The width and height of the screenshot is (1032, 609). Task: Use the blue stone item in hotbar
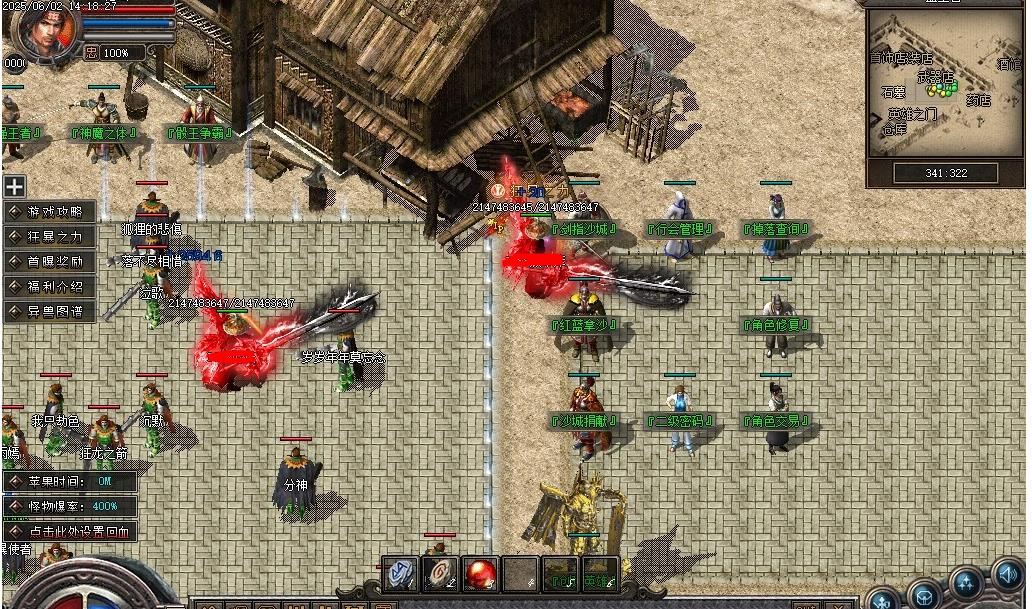pyautogui.click(x=402, y=574)
